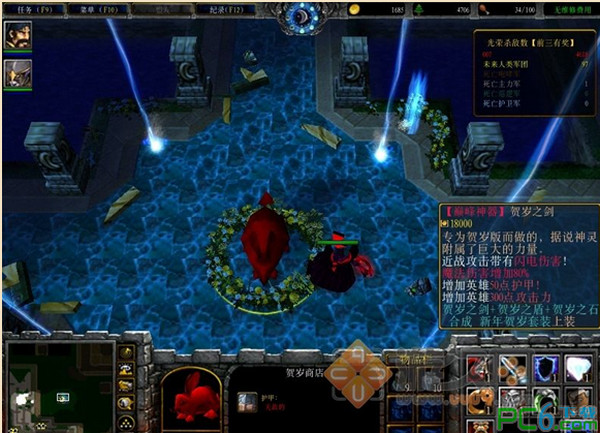Click the day/night clock at top center

pos(300,15)
